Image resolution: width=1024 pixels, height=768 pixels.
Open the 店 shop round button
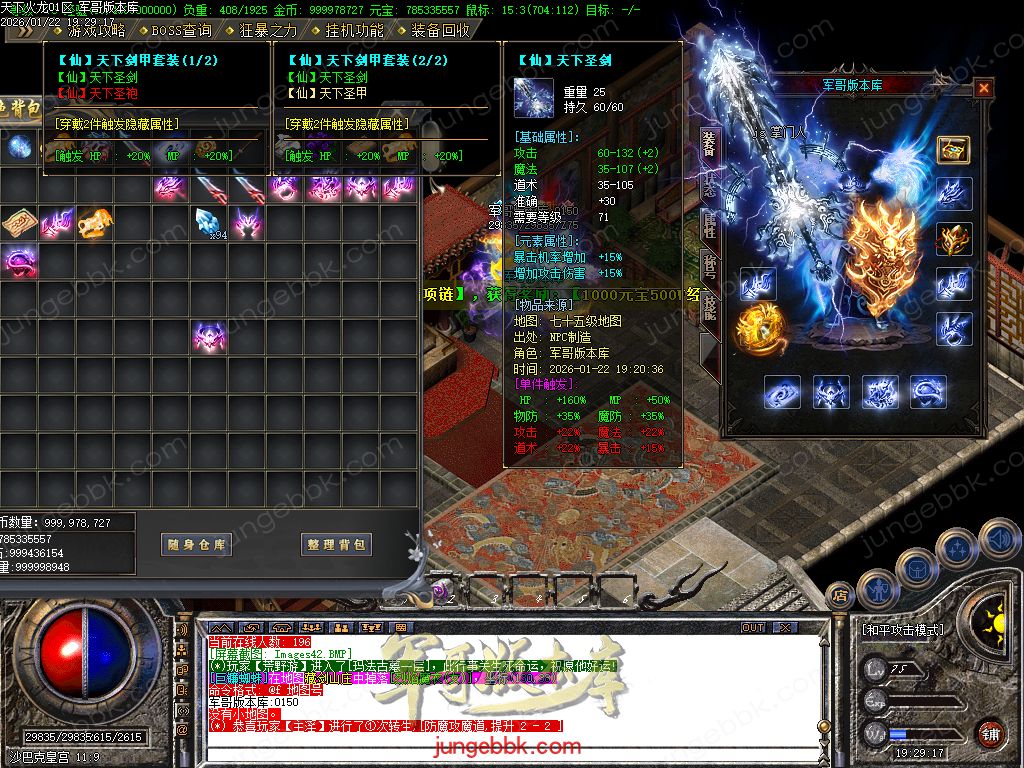(x=839, y=597)
